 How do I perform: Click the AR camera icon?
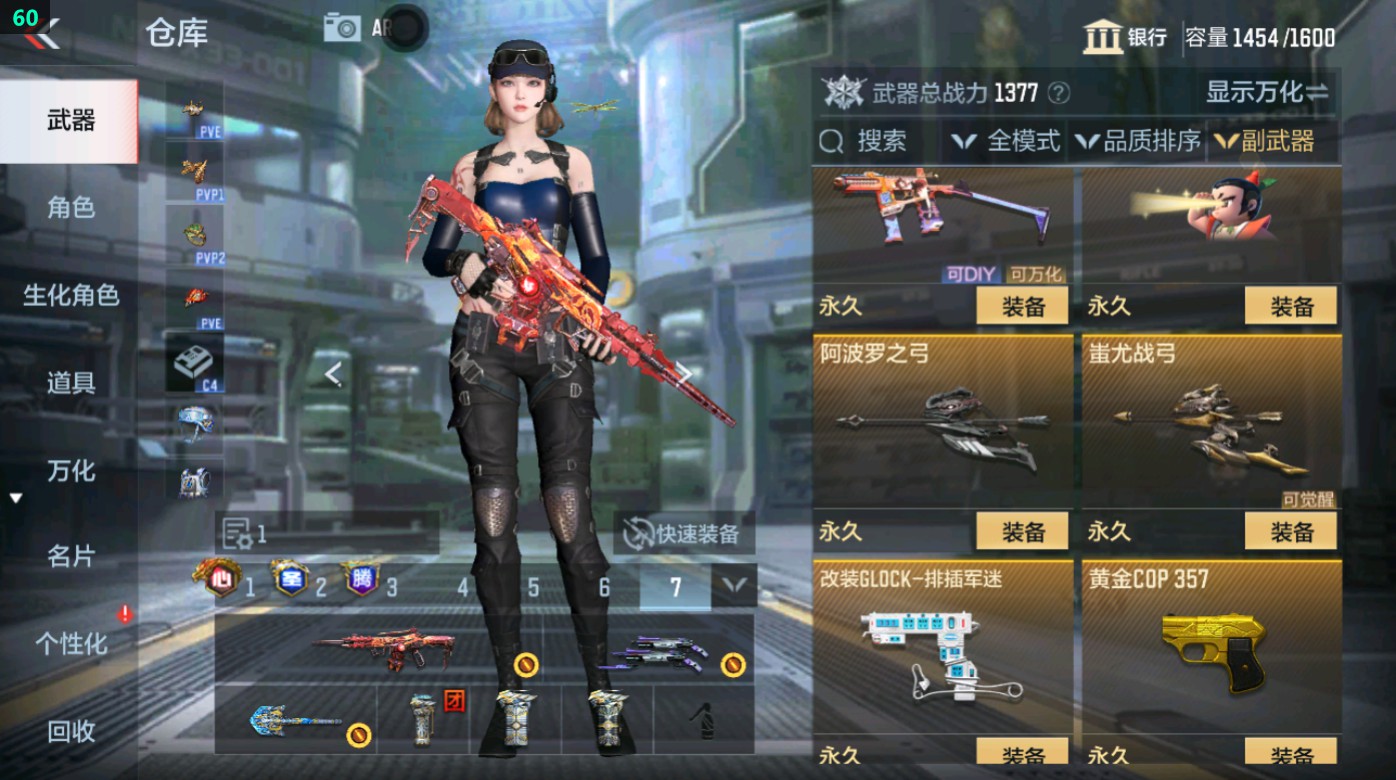[340, 27]
